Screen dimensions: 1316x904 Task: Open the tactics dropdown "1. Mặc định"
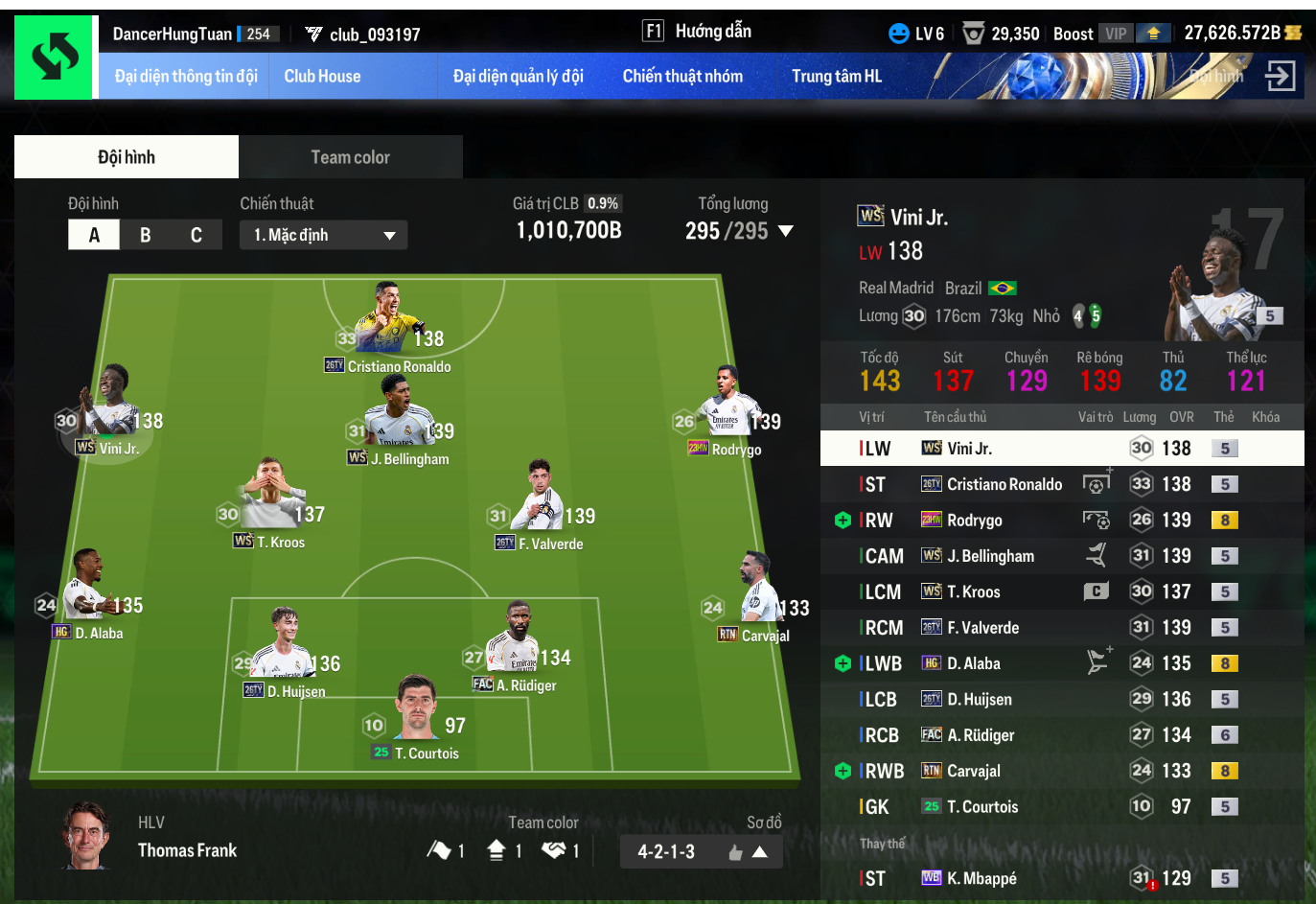coord(323,235)
